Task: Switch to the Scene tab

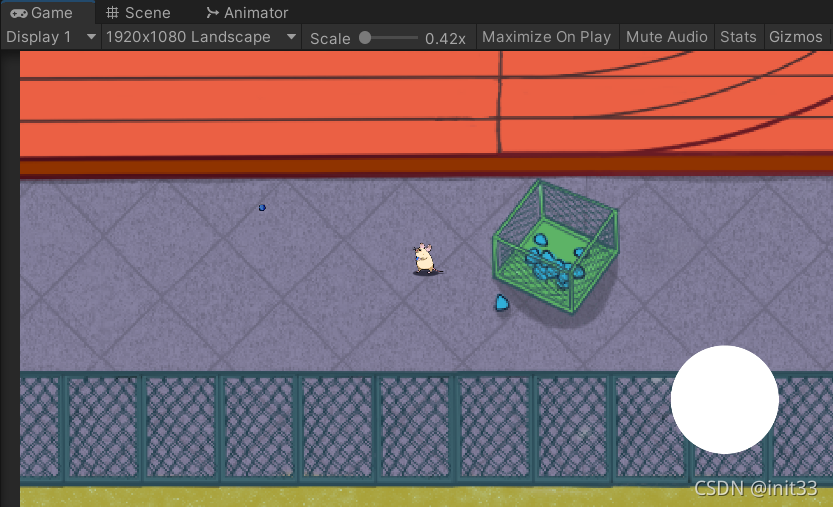Action: pos(138,13)
